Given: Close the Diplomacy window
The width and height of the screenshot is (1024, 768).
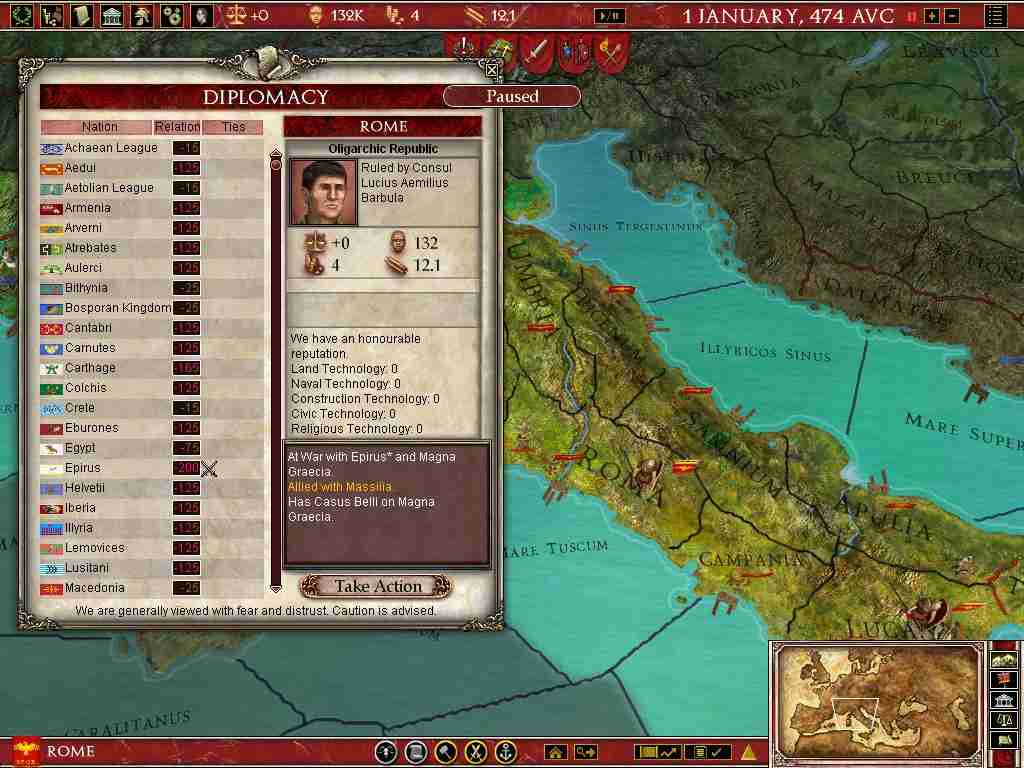Looking at the screenshot, I should pyautogui.click(x=491, y=69).
